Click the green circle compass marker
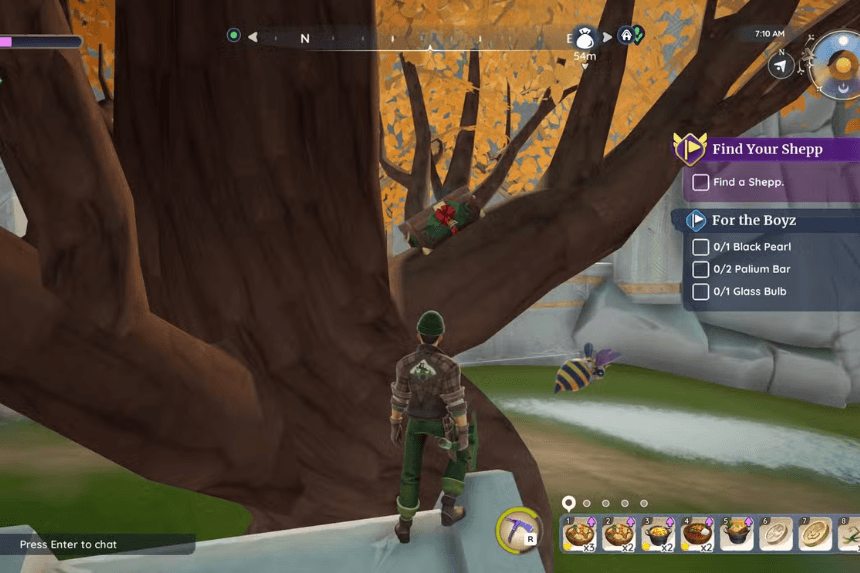 coord(234,36)
